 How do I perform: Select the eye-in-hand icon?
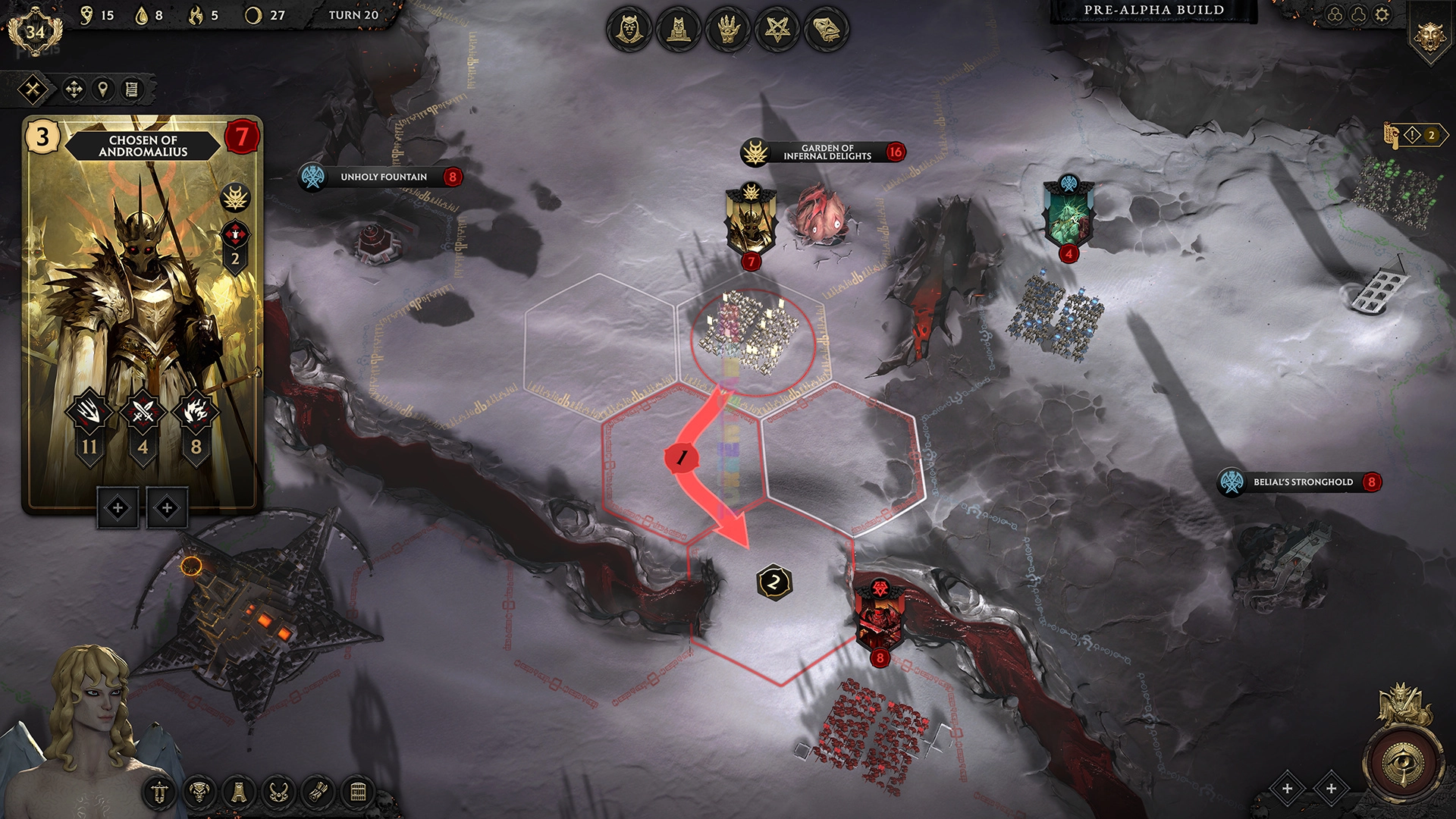pyautogui.click(x=728, y=30)
